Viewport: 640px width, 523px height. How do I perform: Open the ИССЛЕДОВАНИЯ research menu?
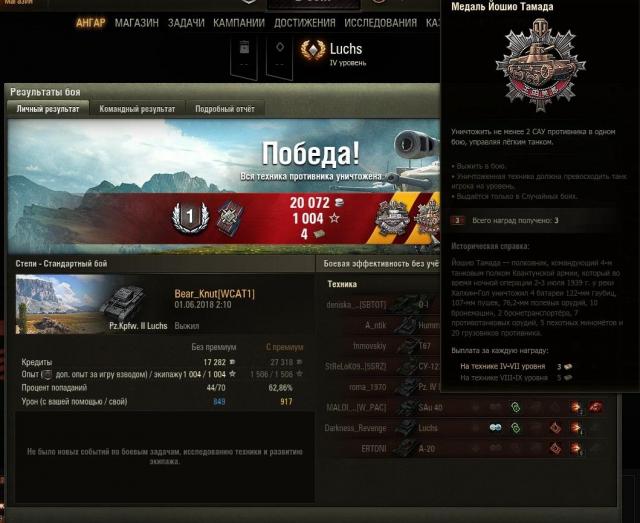tap(380, 23)
